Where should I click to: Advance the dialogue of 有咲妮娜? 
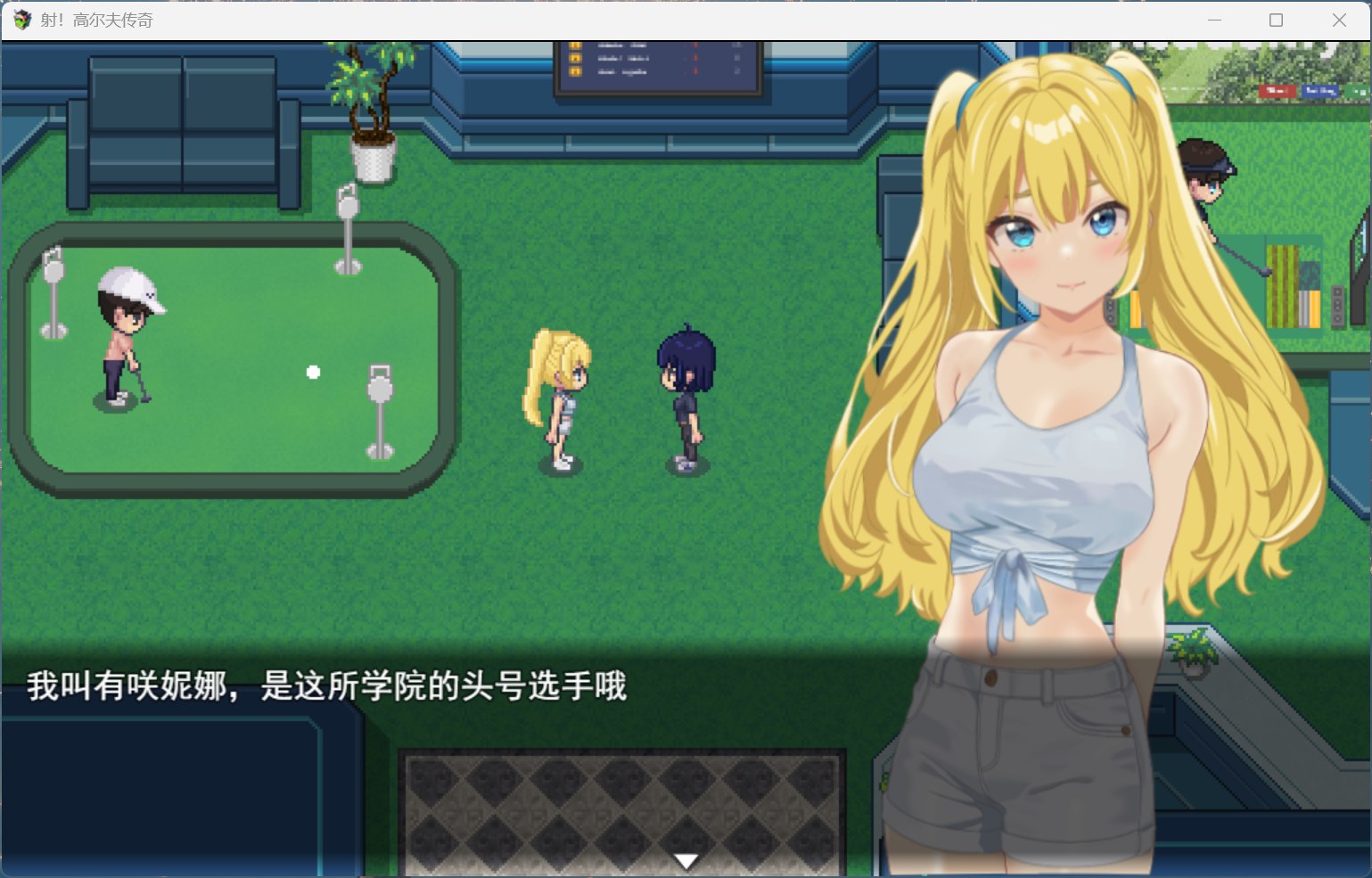(330, 688)
